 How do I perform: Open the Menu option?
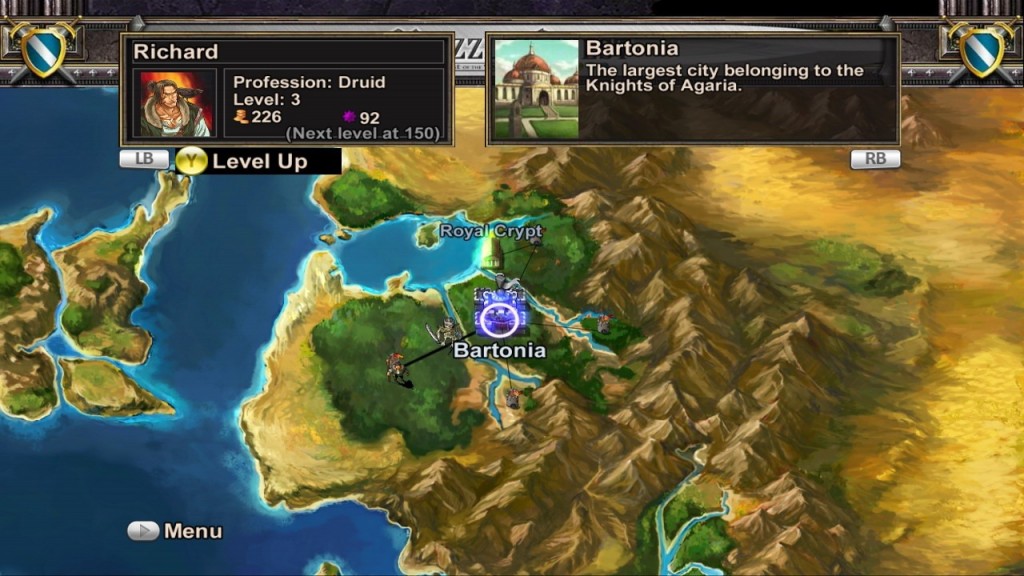tap(175, 531)
